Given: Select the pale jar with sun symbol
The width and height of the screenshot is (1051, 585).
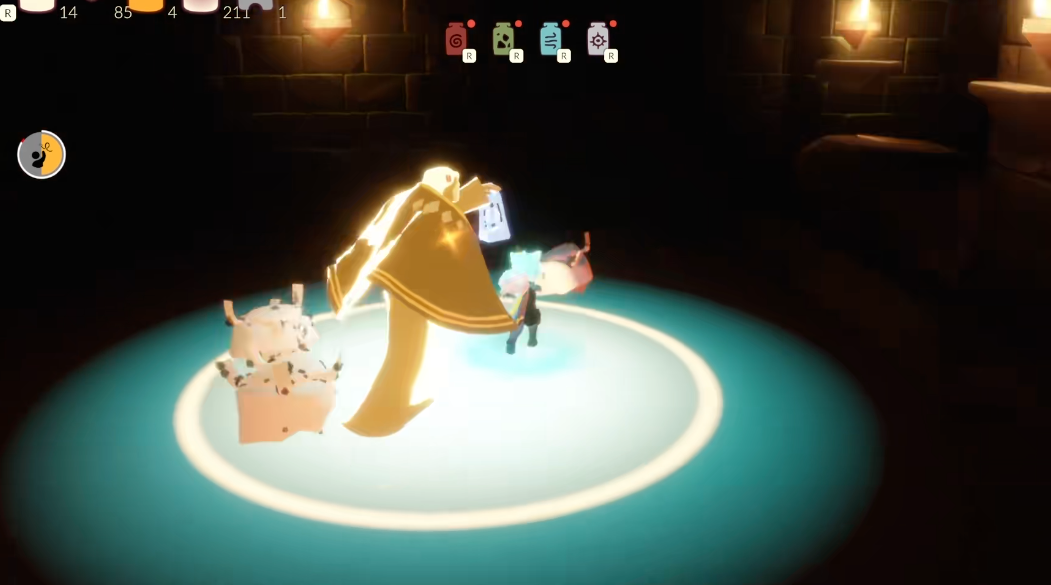Looking at the screenshot, I should pyautogui.click(x=598, y=39).
